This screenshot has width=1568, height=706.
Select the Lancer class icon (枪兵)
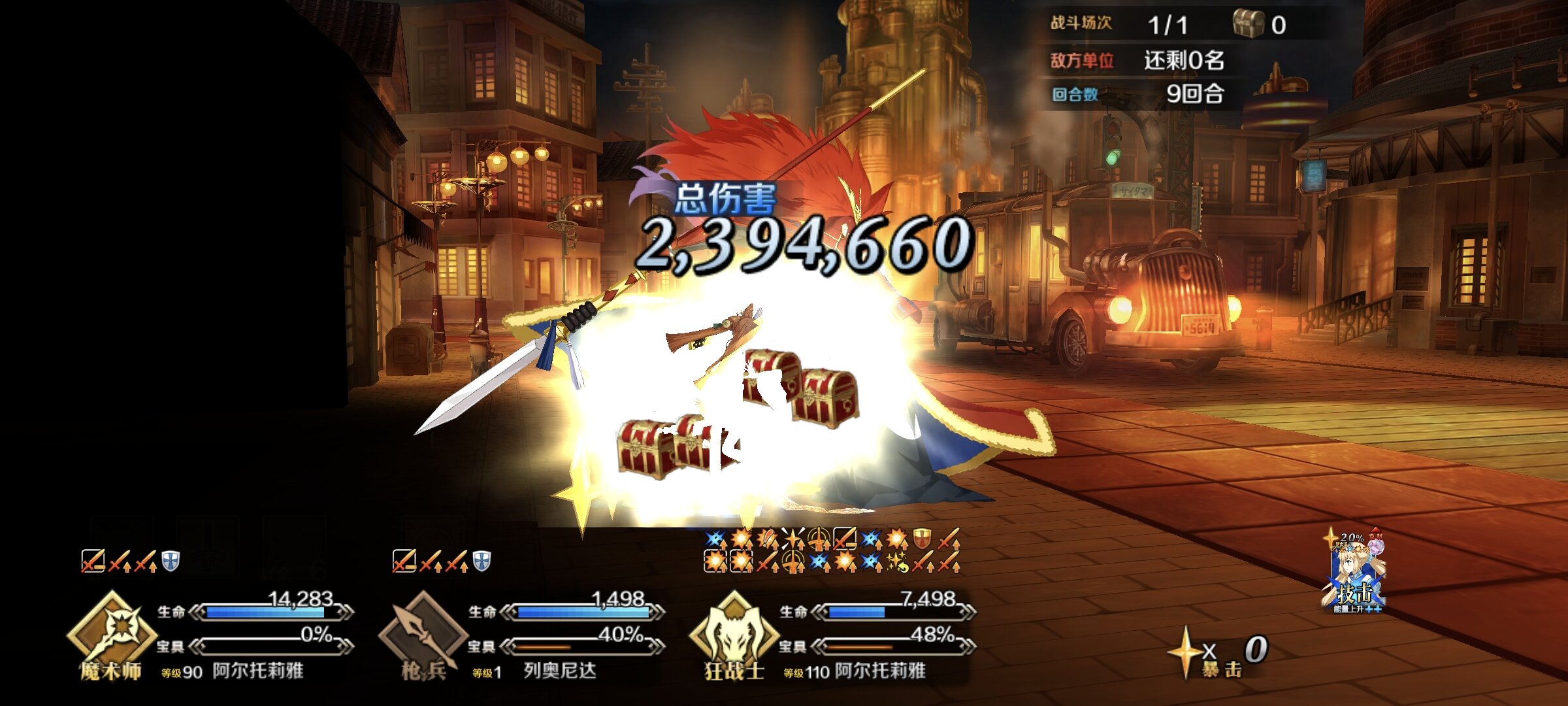click(423, 633)
